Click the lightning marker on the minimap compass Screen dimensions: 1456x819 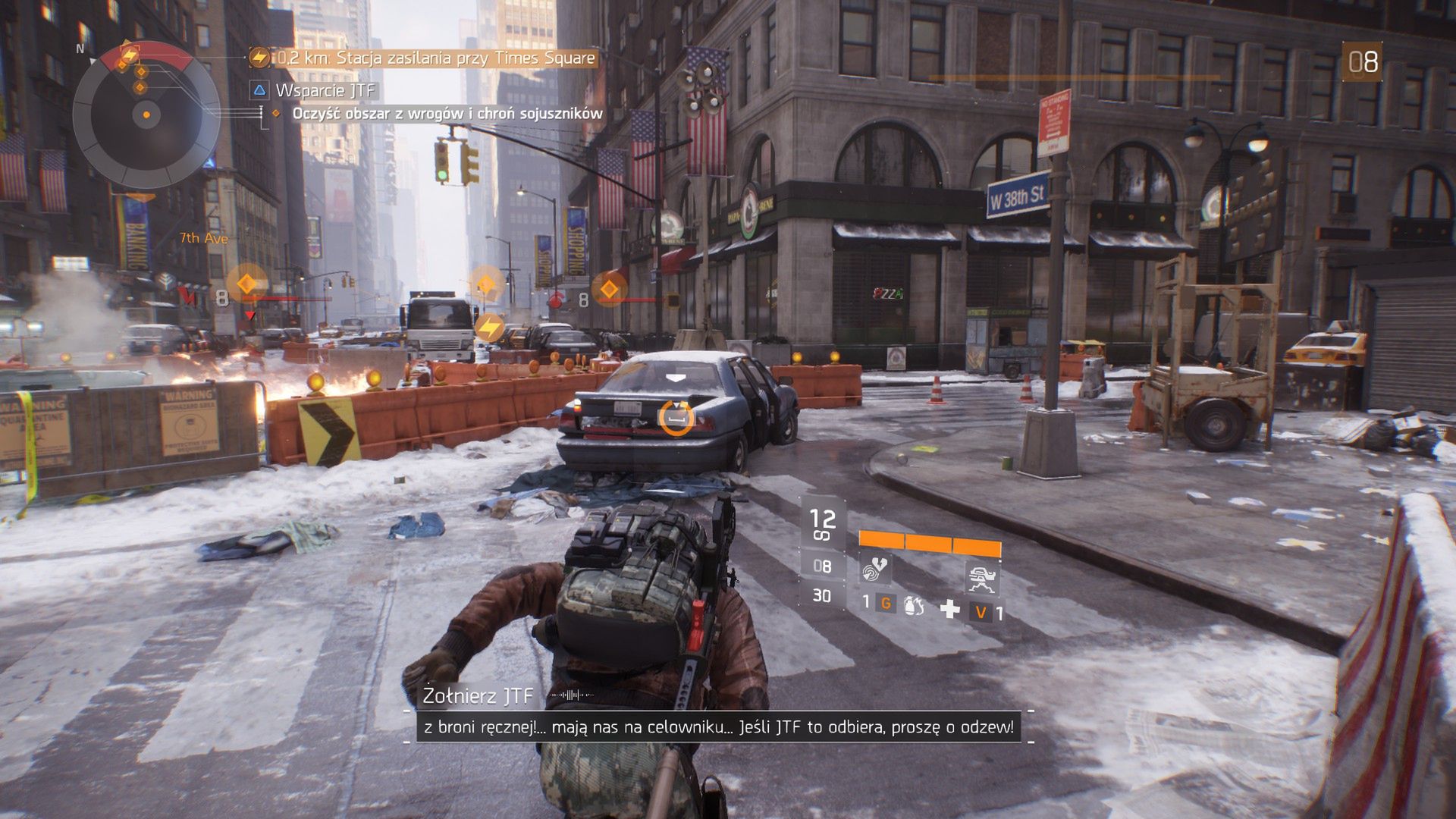tap(129, 53)
